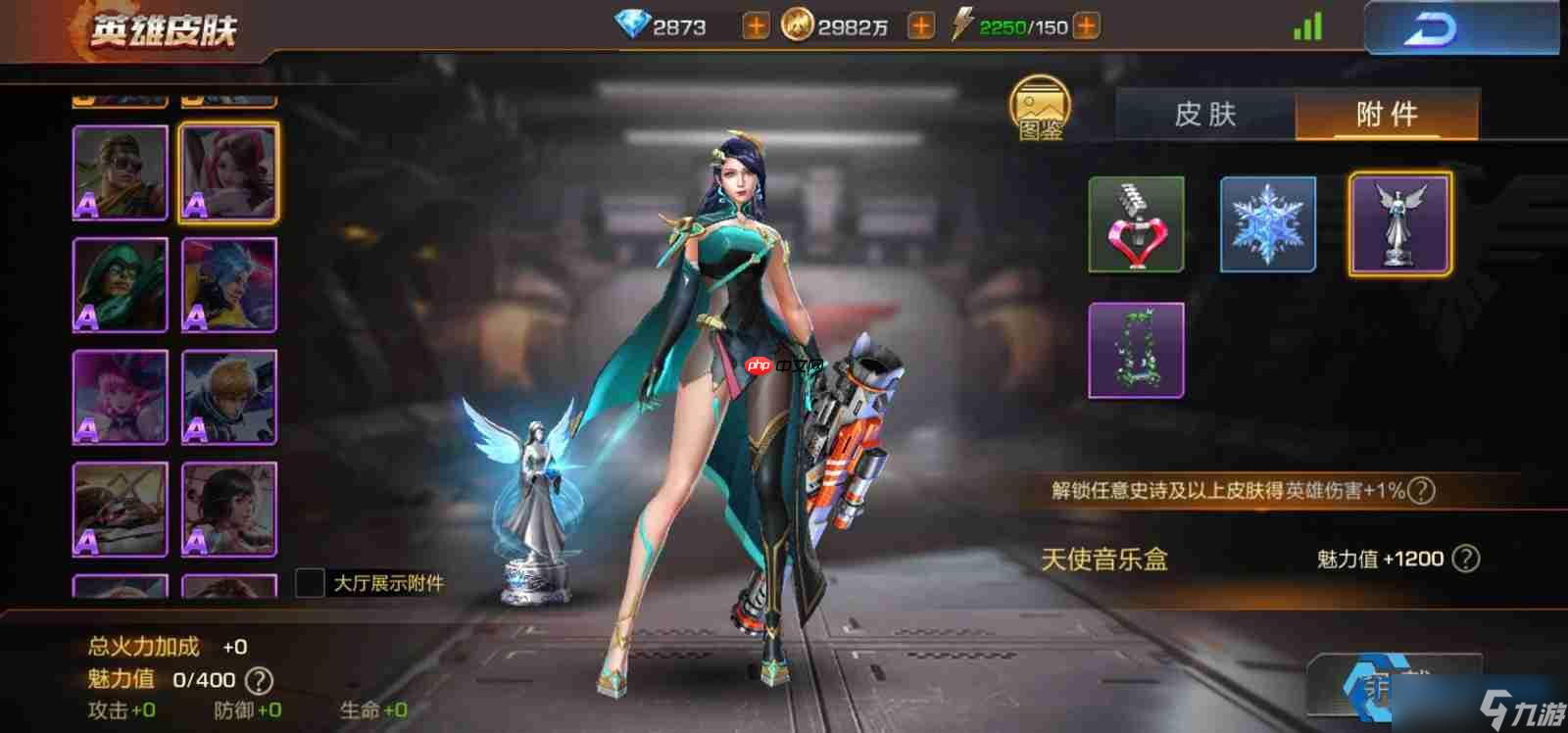Tap the network signal bars icon
The height and width of the screenshot is (733, 1568).
pos(1308,25)
